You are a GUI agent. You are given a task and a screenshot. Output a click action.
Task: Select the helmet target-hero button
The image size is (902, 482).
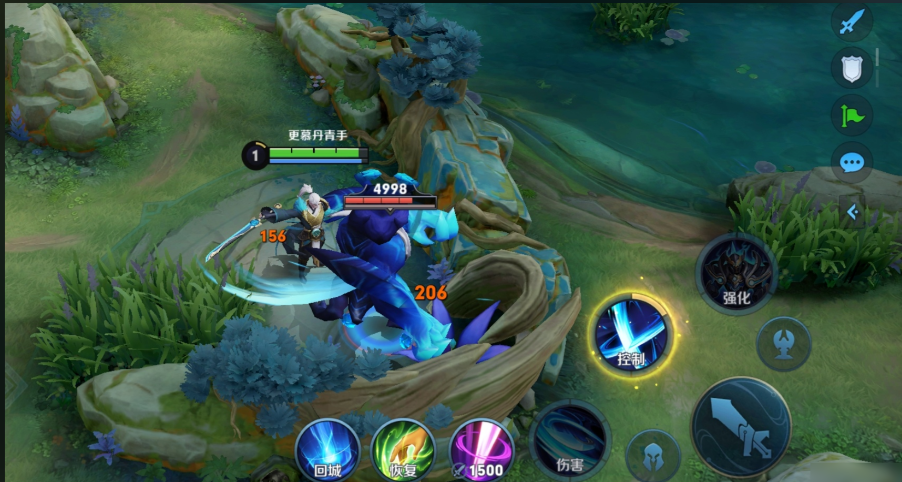point(653,455)
